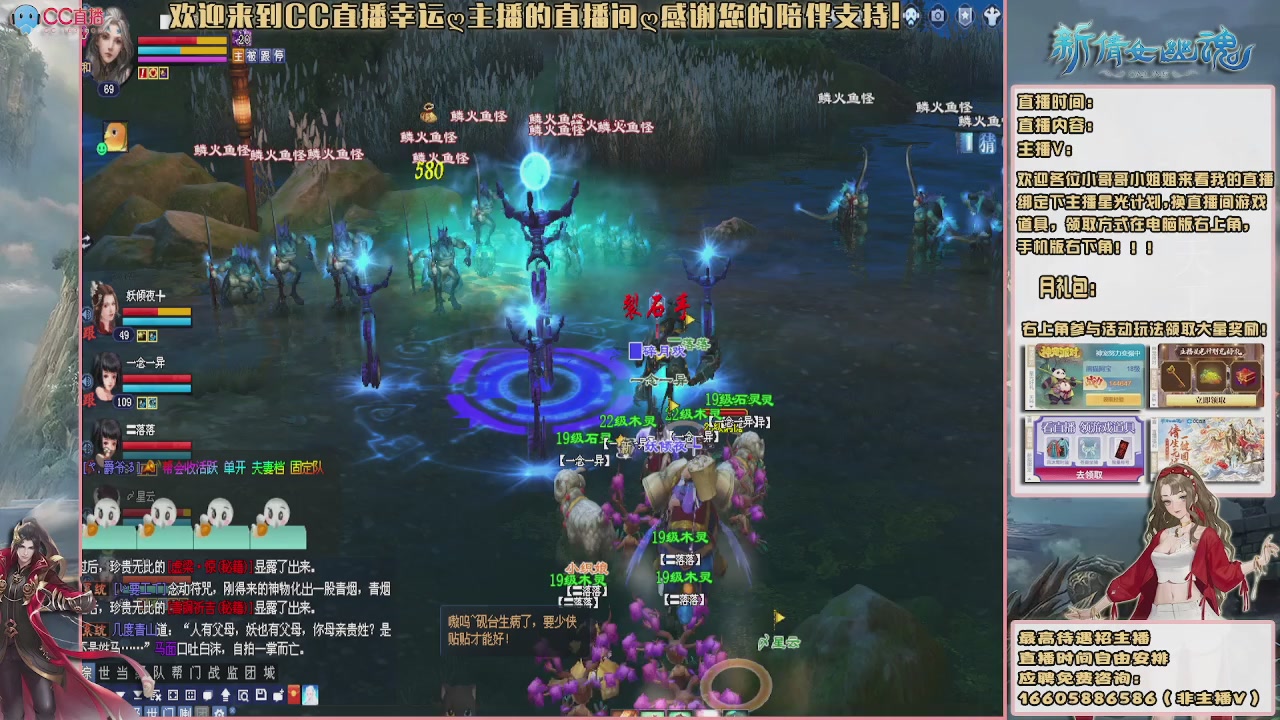The image size is (1280, 720).
Task: Click the headset mask icon in the top toolbar
Action: pyautogui.click(x=910, y=15)
